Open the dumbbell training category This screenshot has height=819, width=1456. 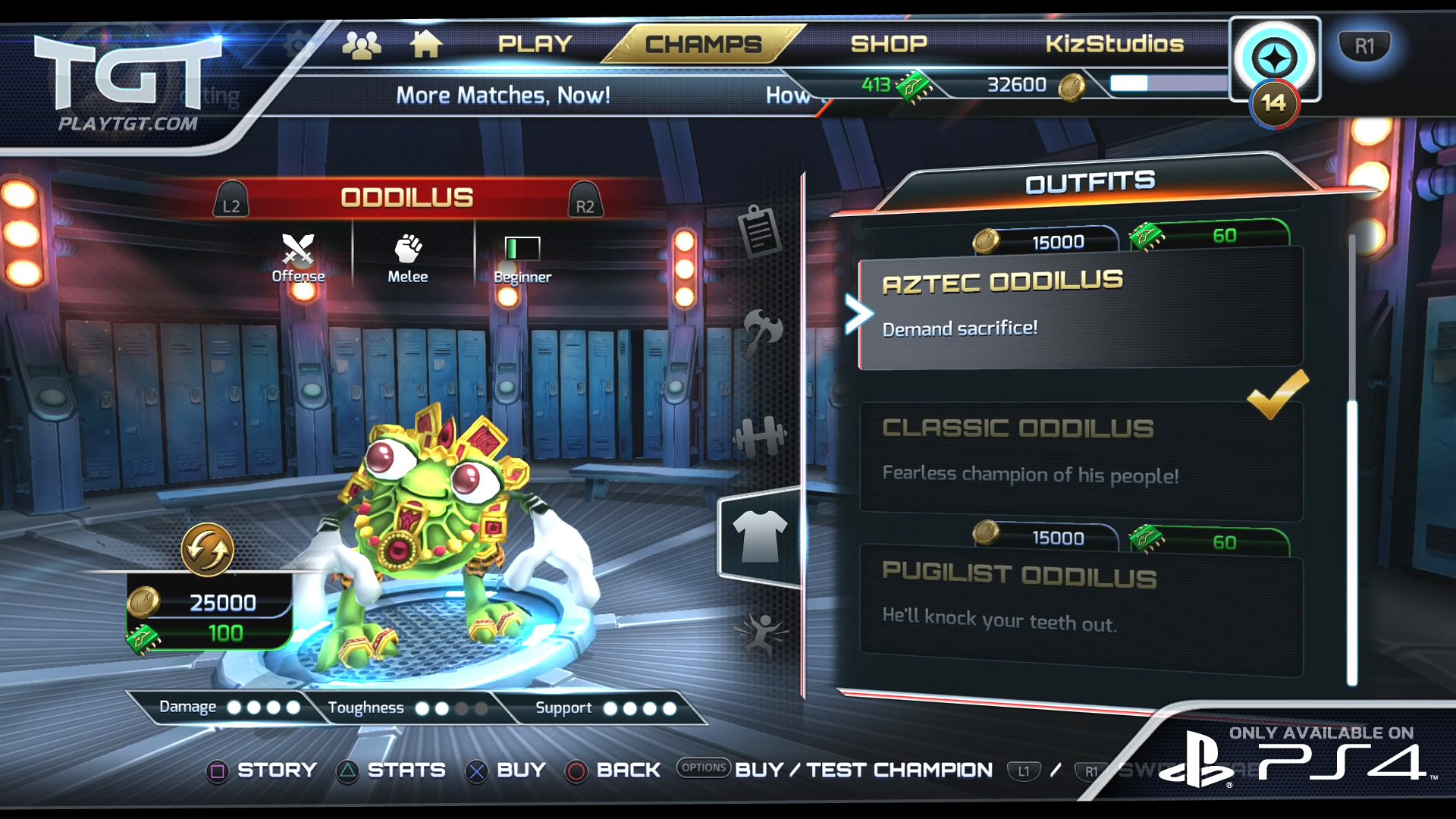760,436
